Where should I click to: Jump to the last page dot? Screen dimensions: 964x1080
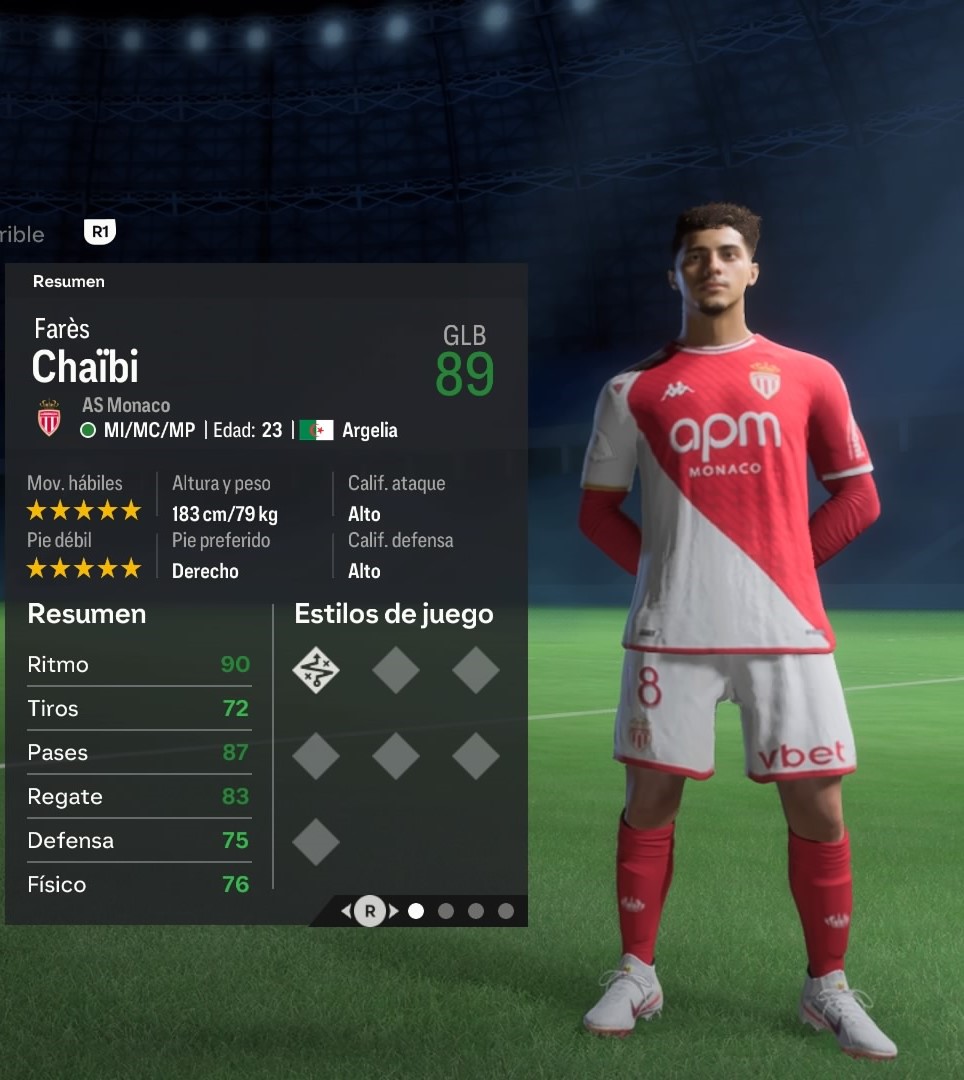pyautogui.click(x=506, y=911)
